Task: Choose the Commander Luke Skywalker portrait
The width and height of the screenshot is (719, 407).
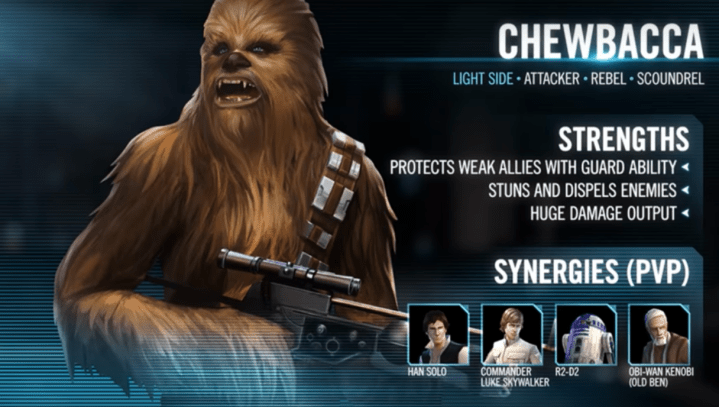Action: [511, 335]
